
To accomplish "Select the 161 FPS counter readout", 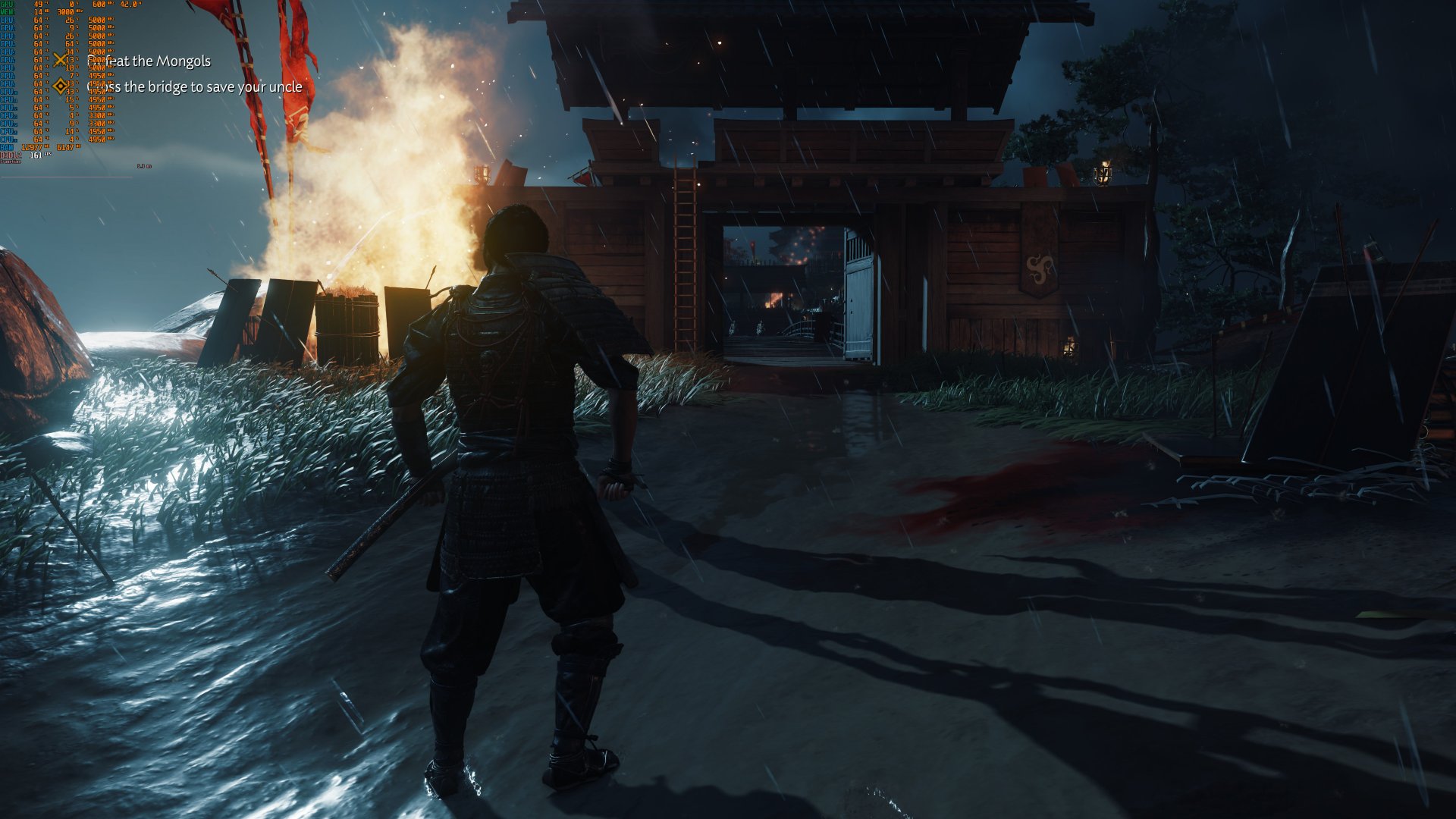I will 36,155.
